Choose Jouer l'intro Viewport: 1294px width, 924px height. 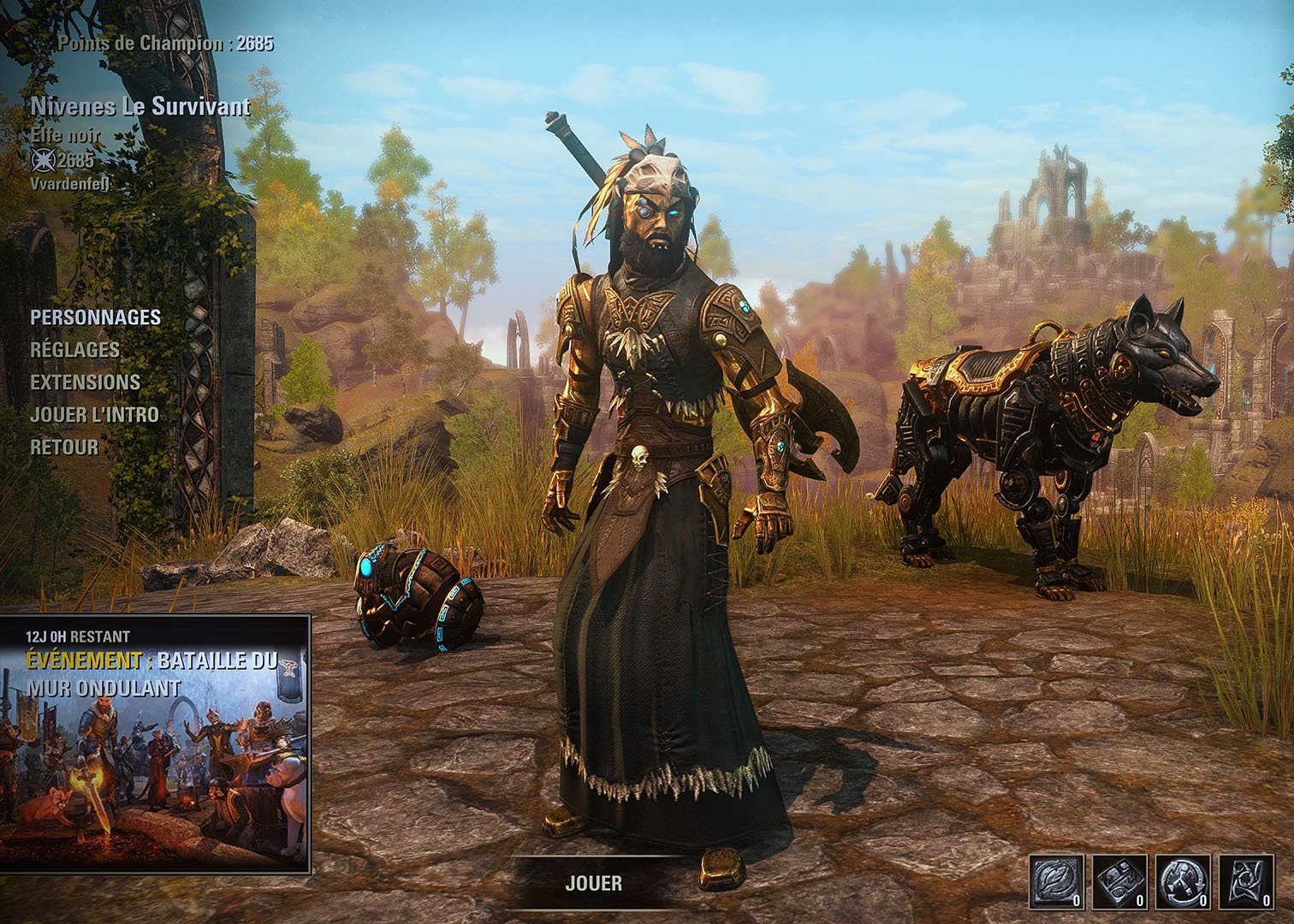click(x=94, y=415)
